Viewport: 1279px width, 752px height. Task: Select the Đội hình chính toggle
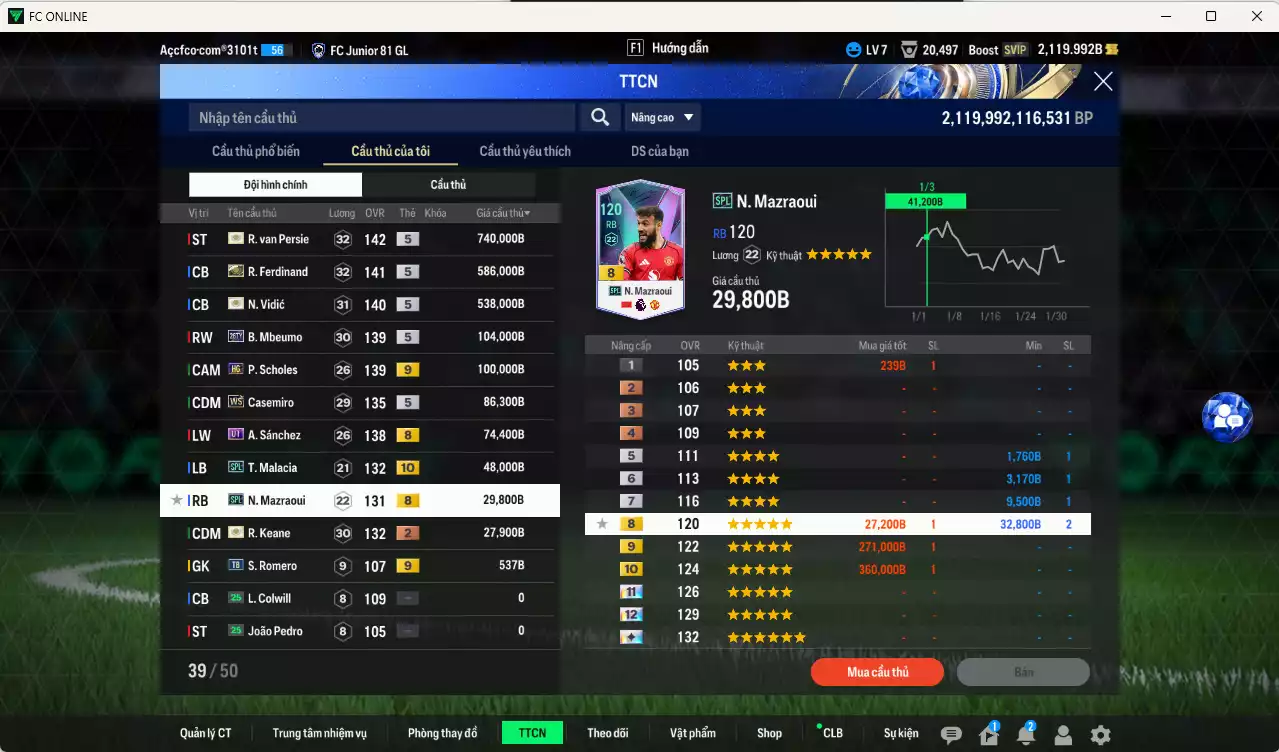coord(275,185)
